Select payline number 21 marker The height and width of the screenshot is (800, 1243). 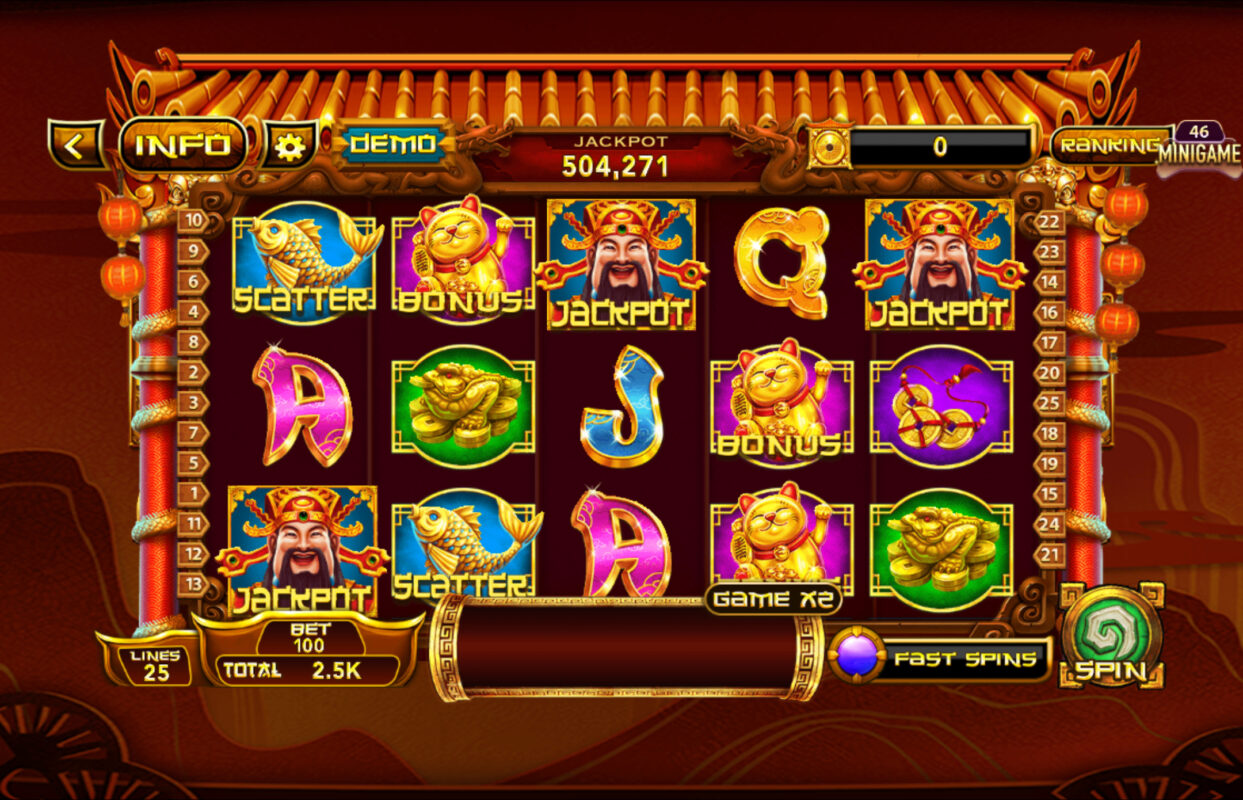1050,554
